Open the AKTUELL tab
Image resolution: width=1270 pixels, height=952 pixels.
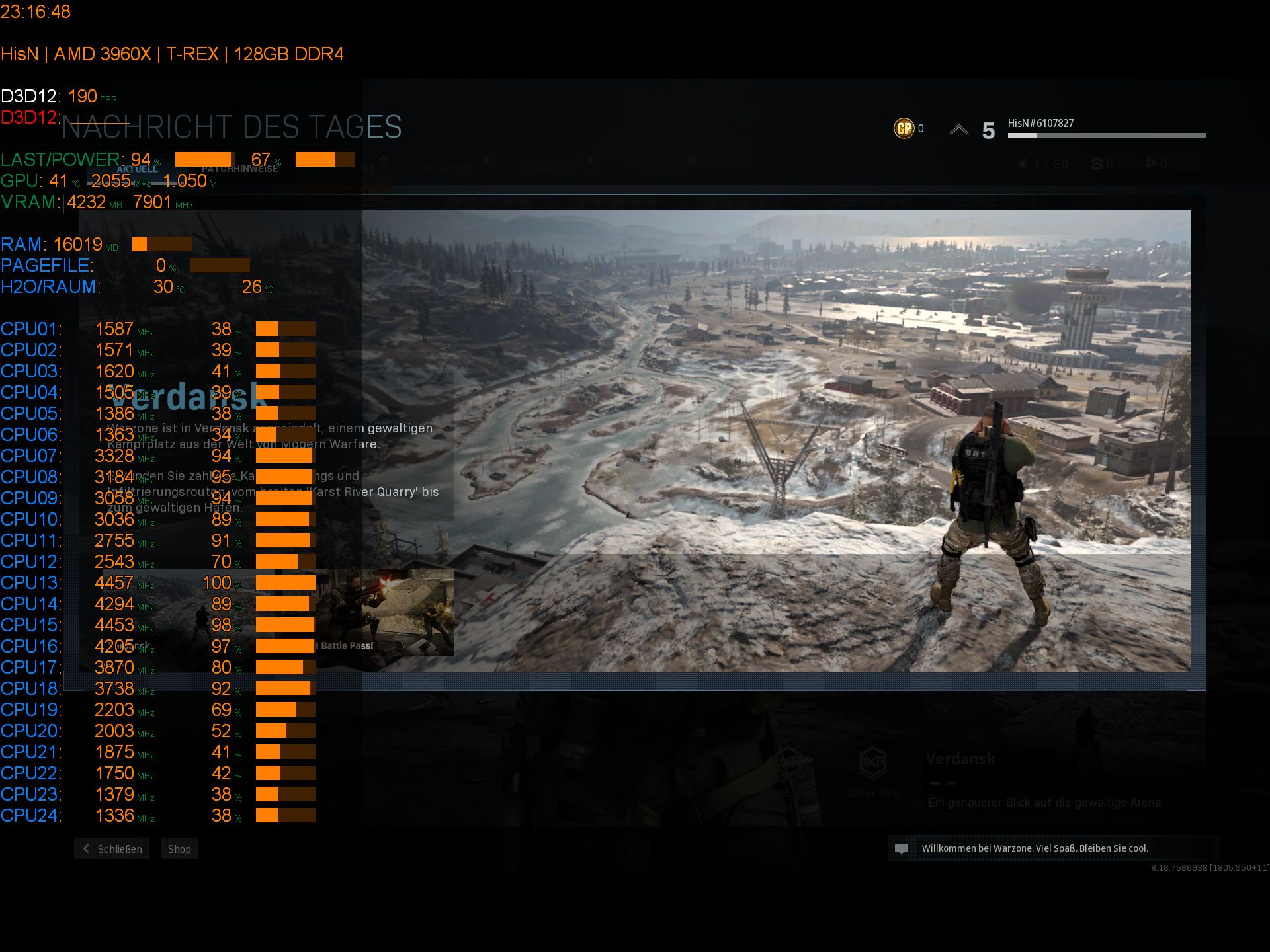138,167
